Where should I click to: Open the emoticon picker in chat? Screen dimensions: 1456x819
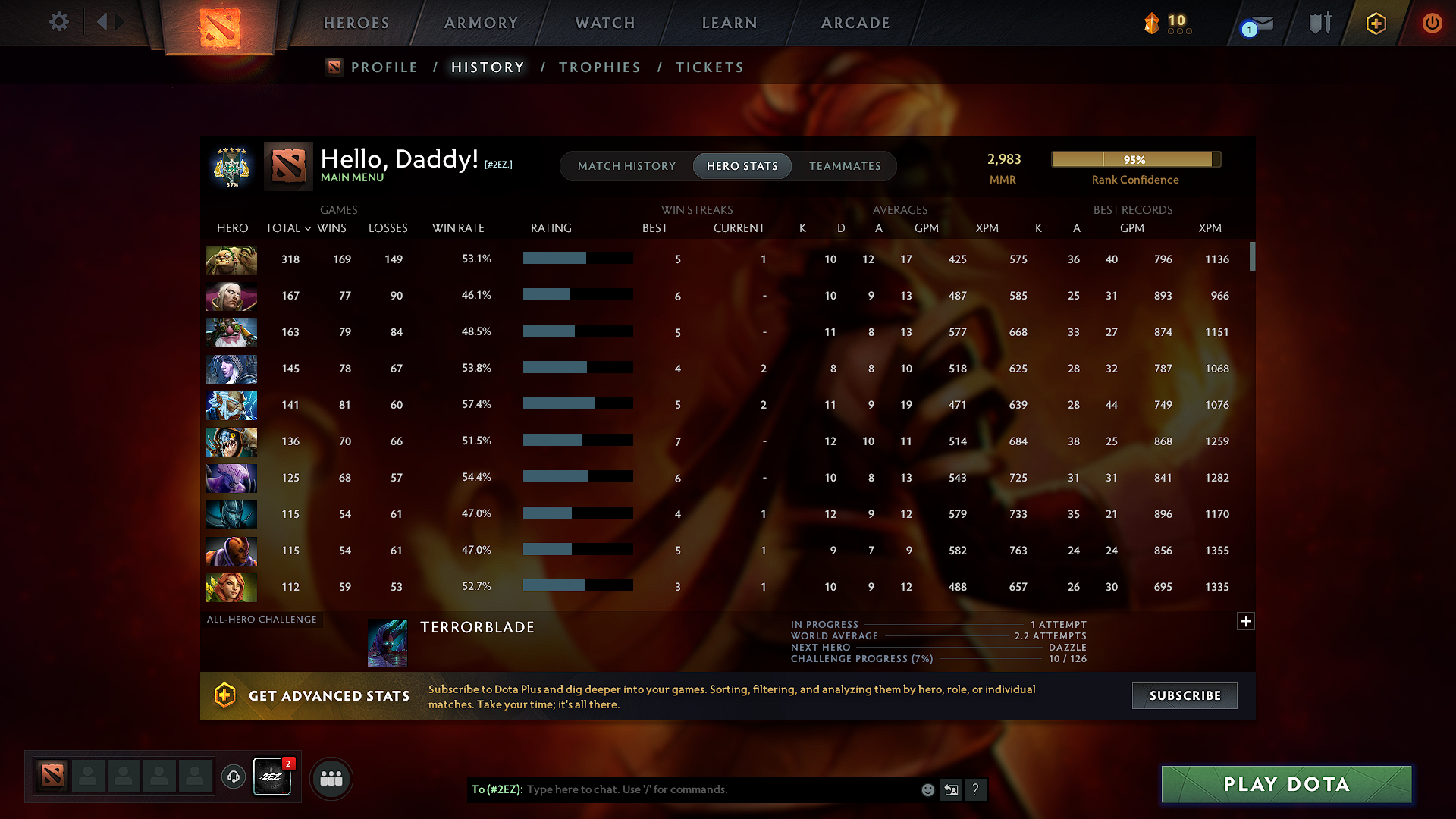[x=927, y=789]
